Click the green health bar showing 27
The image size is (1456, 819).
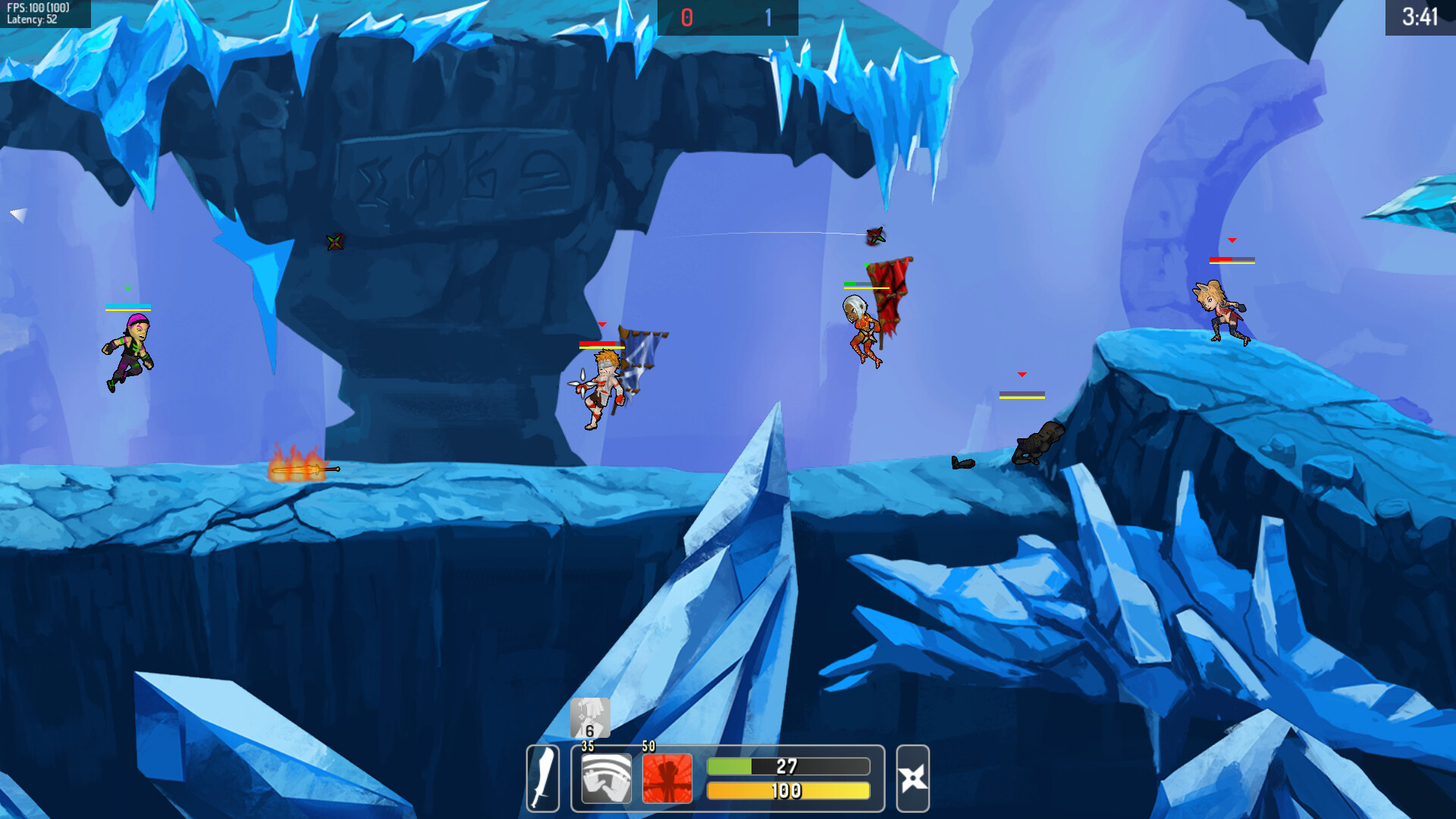pyautogui.click(x=787, y=766)
